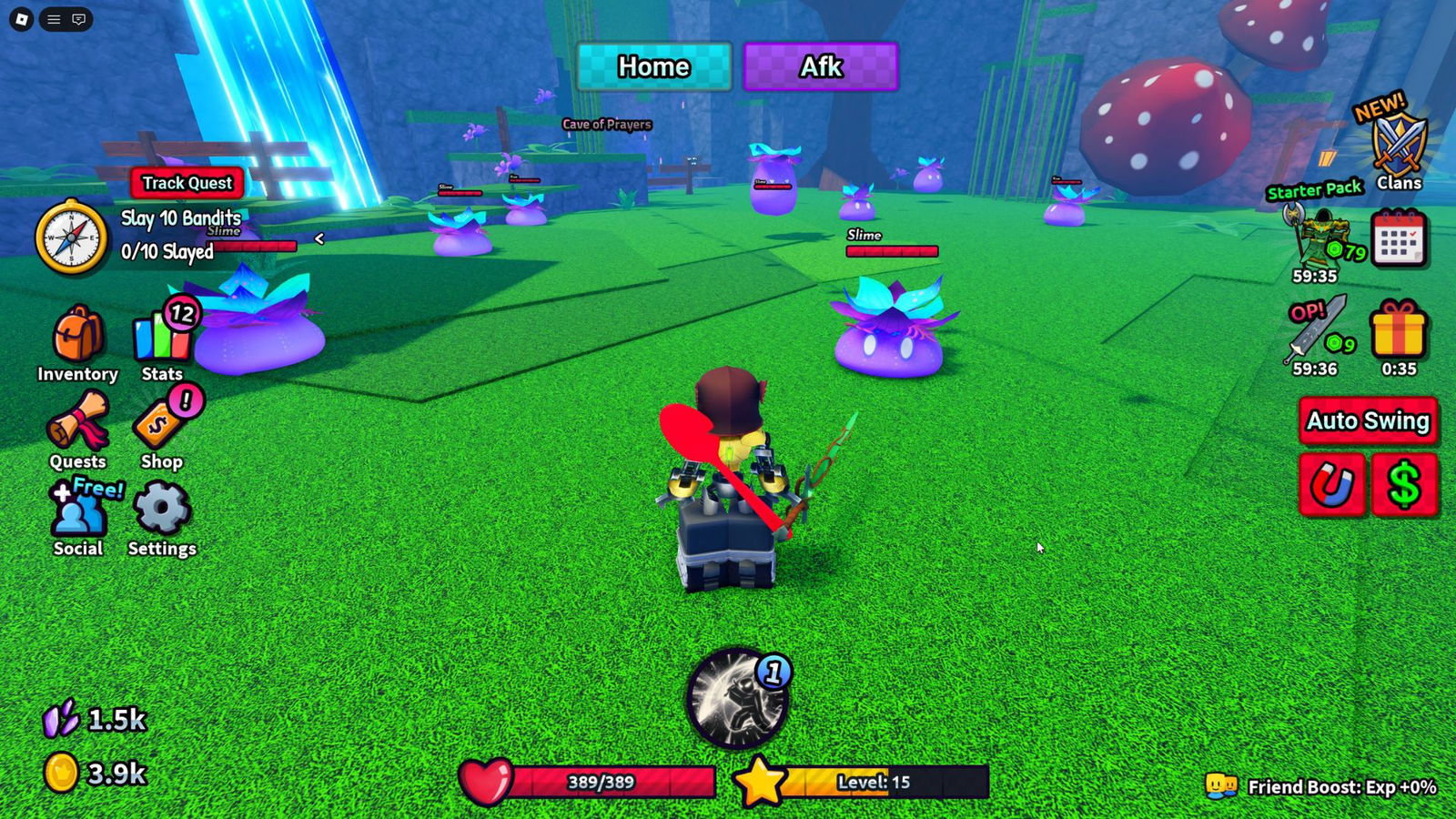
Task: Open the Stats menu
Action: pos(162,339)
